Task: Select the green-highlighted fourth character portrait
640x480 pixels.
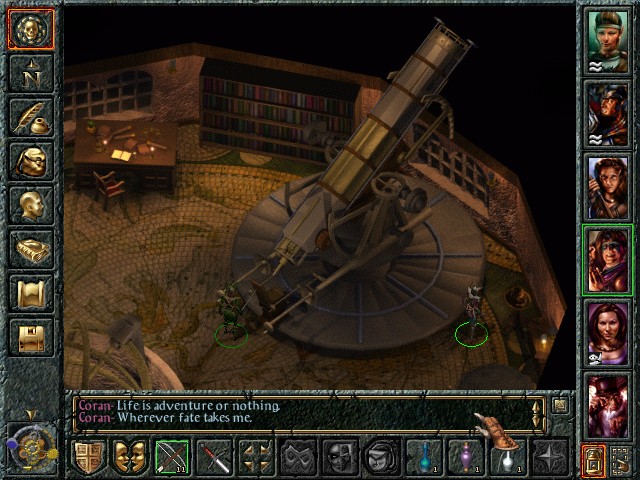Action: click(x=607, y=260)
